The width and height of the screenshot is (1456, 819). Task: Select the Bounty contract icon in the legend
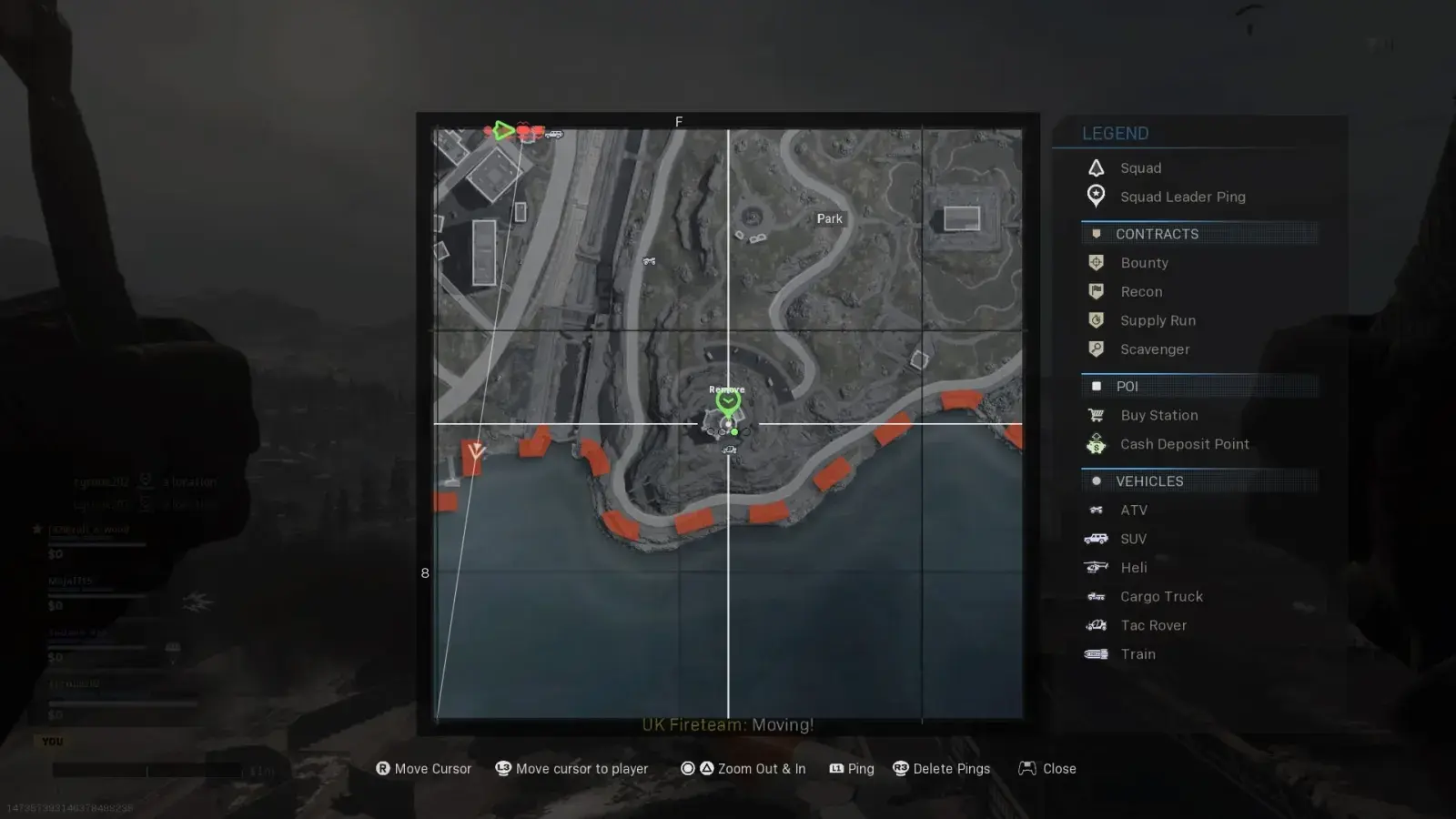(x=1097, y=262)
